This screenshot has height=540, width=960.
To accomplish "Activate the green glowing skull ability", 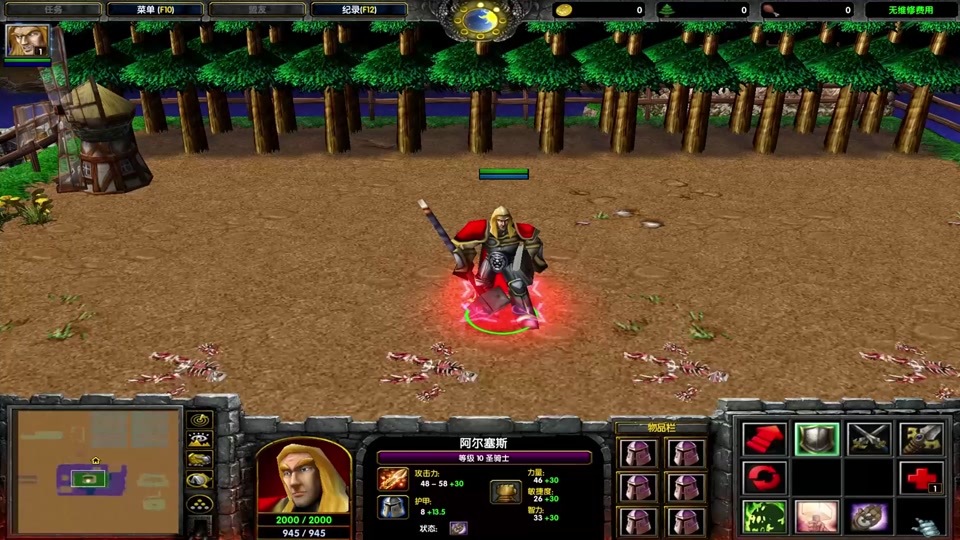I will click(x=764, y=517).
